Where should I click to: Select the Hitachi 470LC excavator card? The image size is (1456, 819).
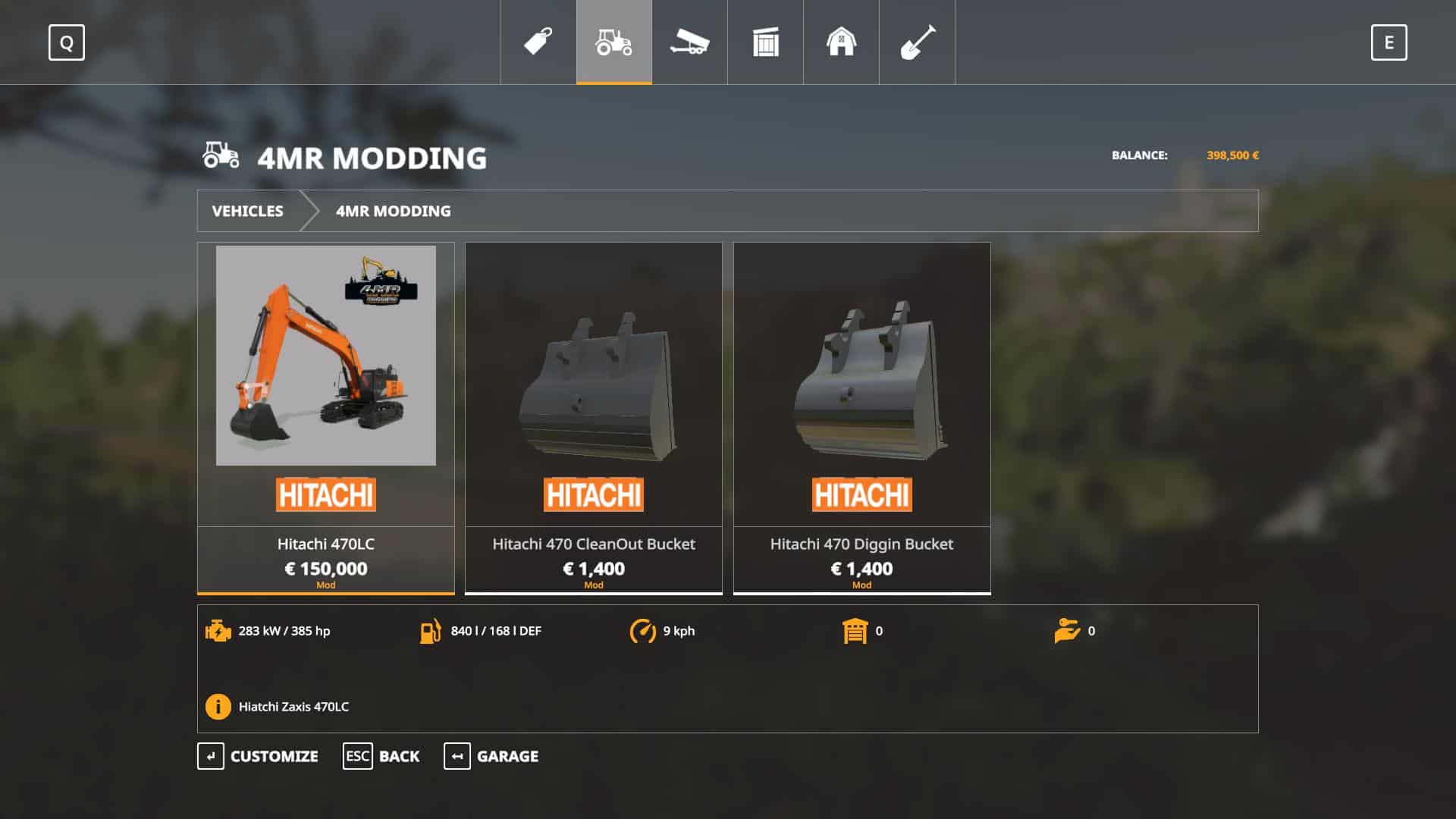click(325, 417)
